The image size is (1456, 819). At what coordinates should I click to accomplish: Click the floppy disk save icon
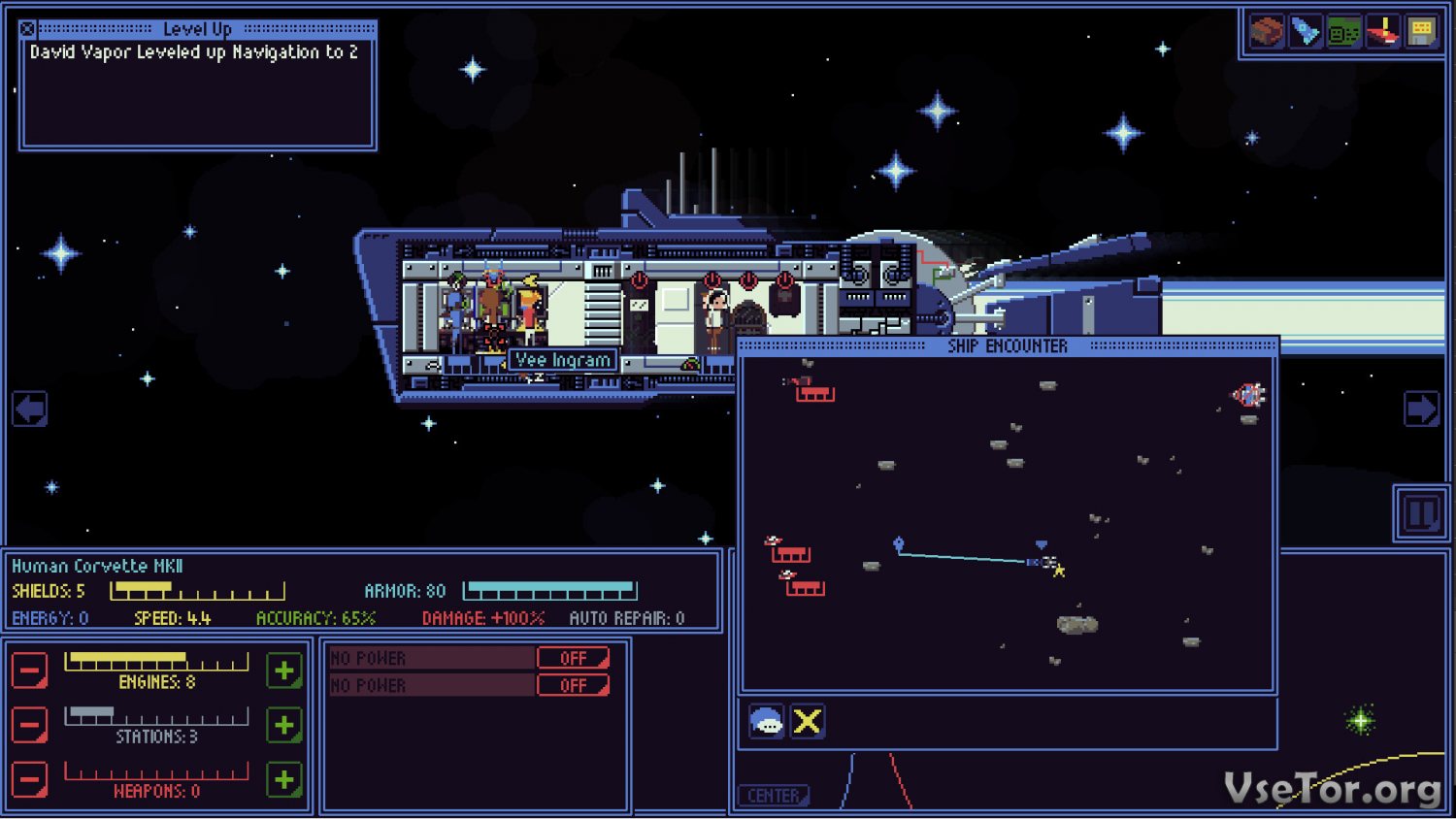(x=1421, y=32)
